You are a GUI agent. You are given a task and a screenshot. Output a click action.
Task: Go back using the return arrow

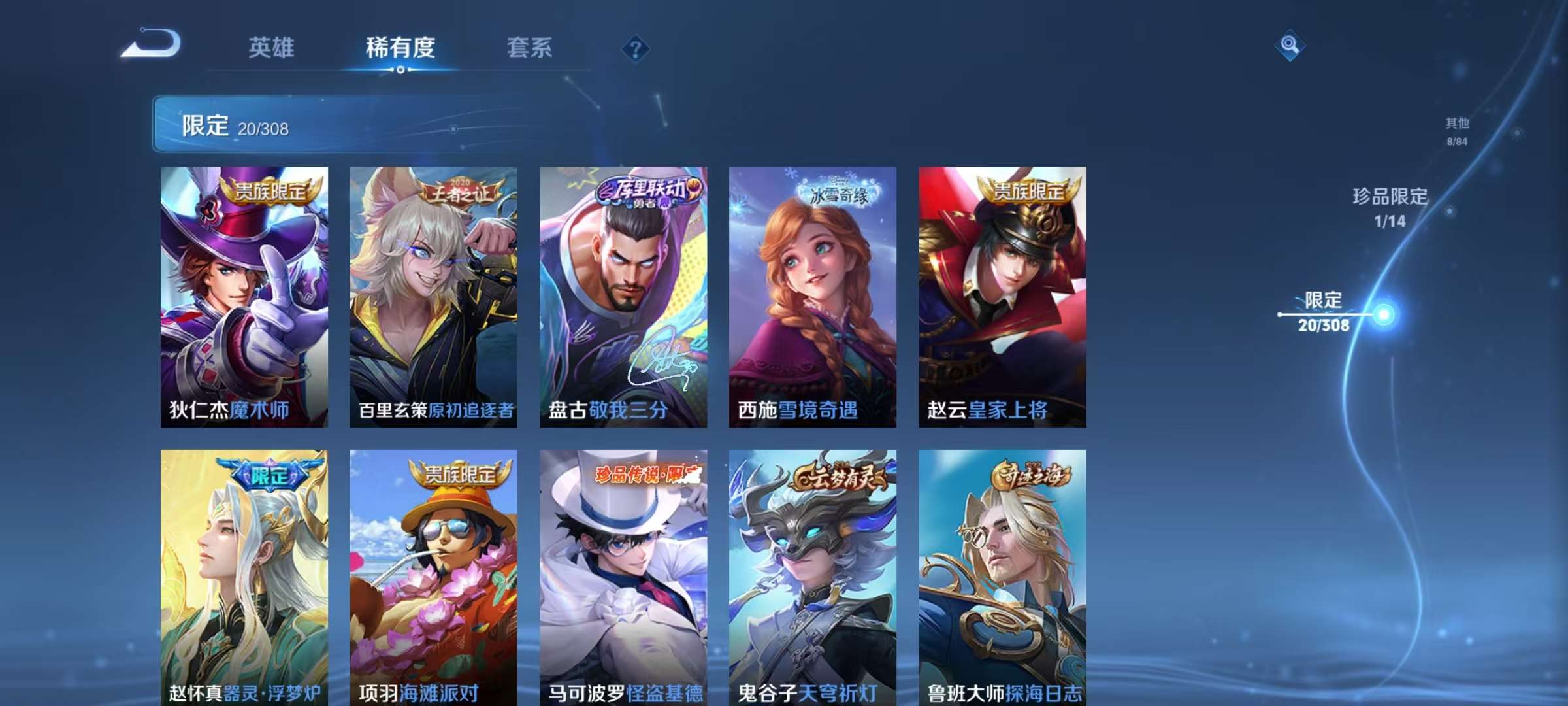pos(151,44)
